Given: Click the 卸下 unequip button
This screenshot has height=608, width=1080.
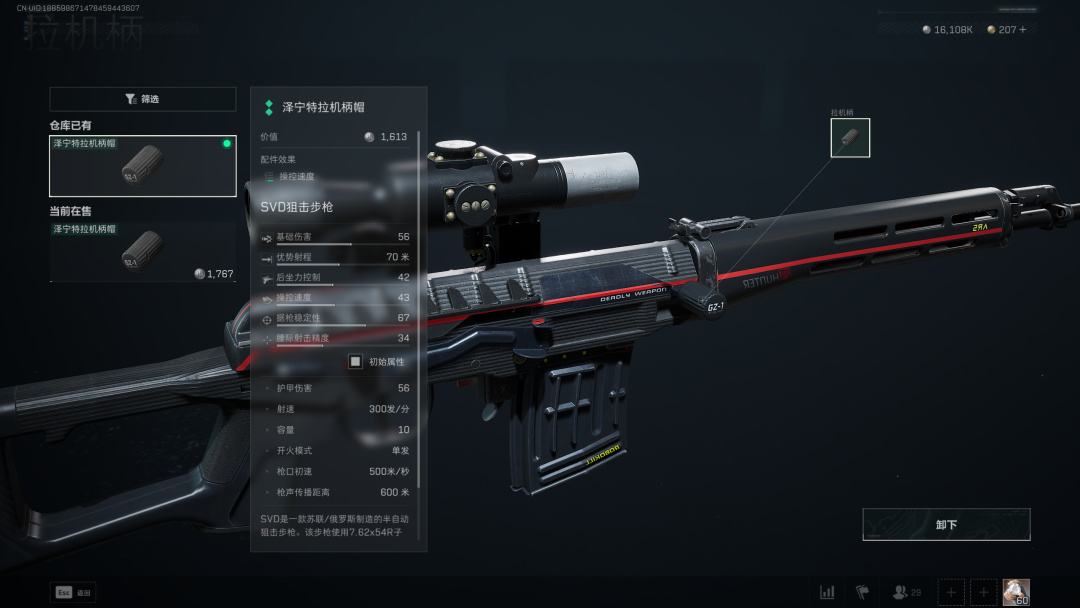Looking at the screenshot, I should 946,524.
